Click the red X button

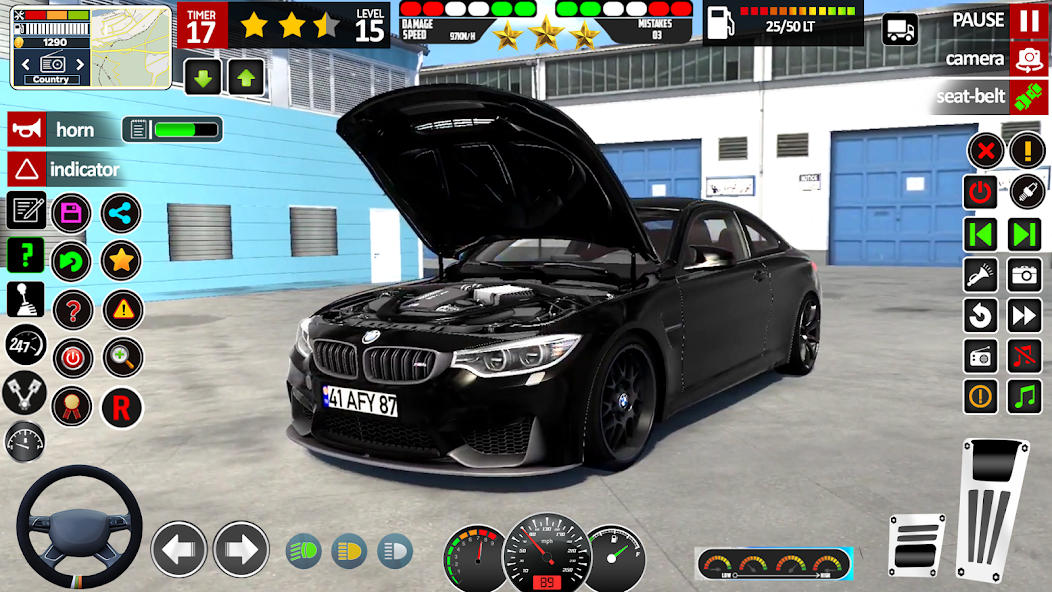pyautogui.click(x=985, y=152)
